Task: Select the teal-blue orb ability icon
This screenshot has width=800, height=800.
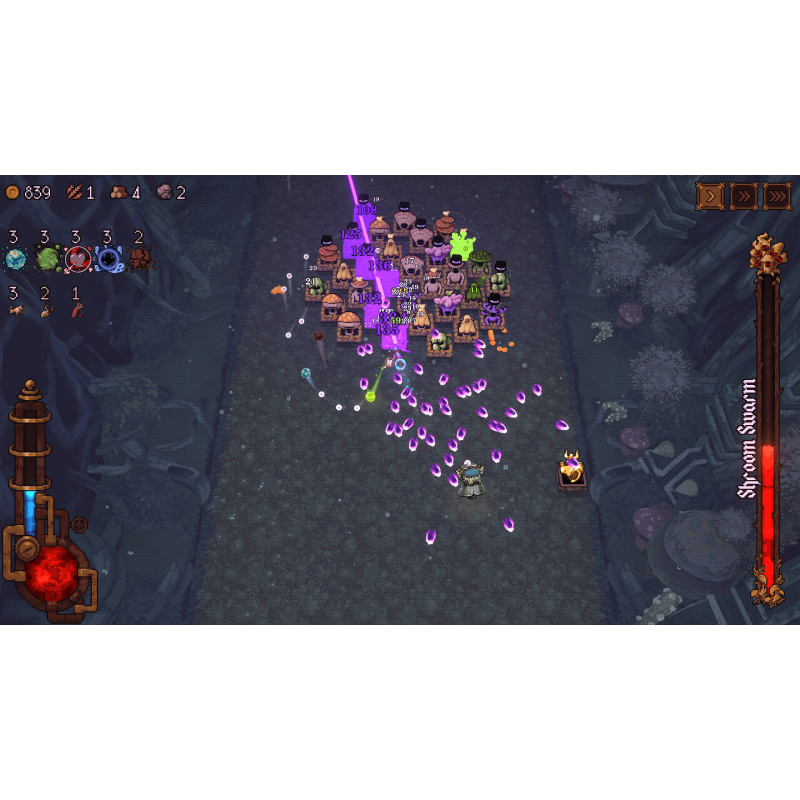Action: [16, 260]
